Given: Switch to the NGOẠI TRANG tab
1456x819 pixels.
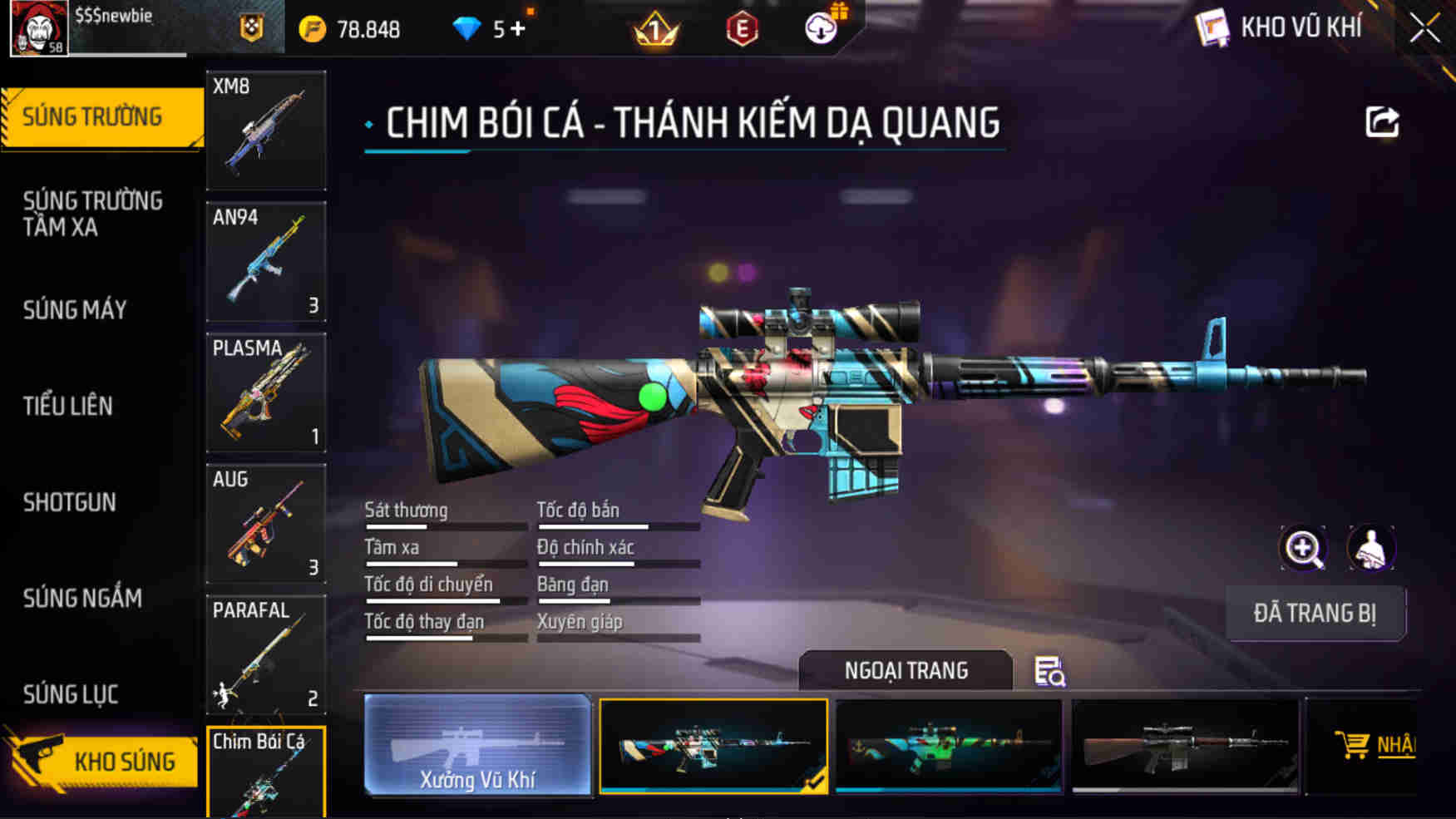Looking at the screenshot, I should (x=905, y=670).
